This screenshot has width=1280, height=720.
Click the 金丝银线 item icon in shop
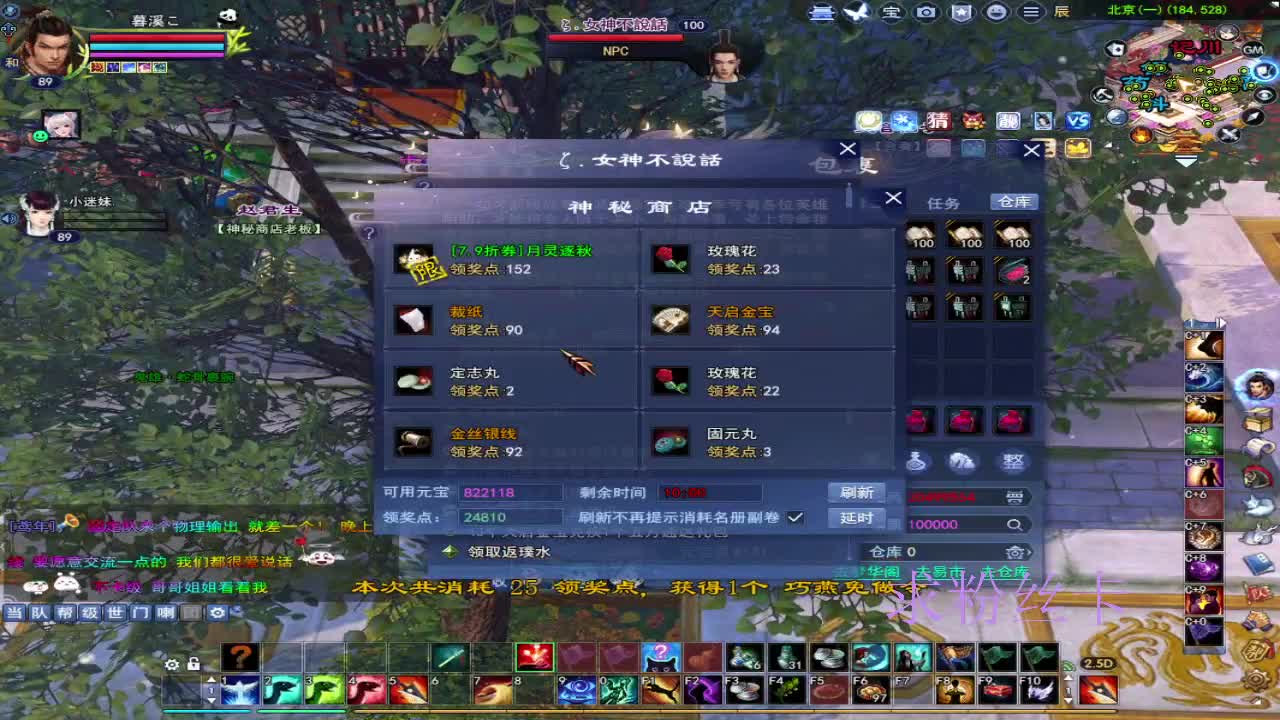[414, 442]
